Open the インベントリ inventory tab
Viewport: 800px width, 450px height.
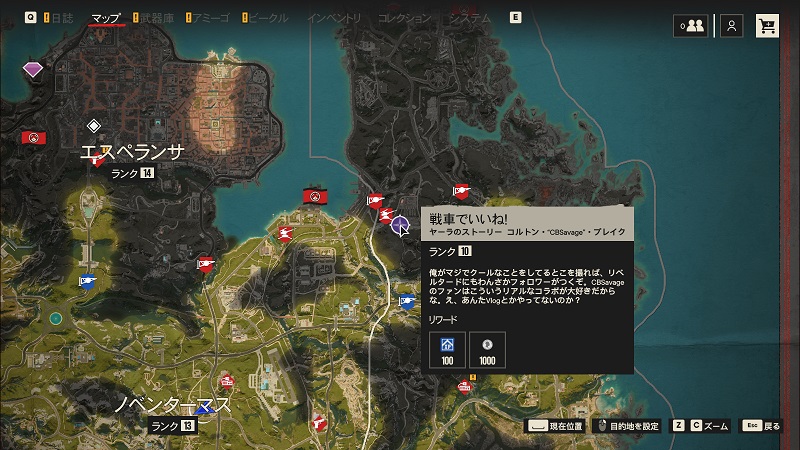coord(334,18)
